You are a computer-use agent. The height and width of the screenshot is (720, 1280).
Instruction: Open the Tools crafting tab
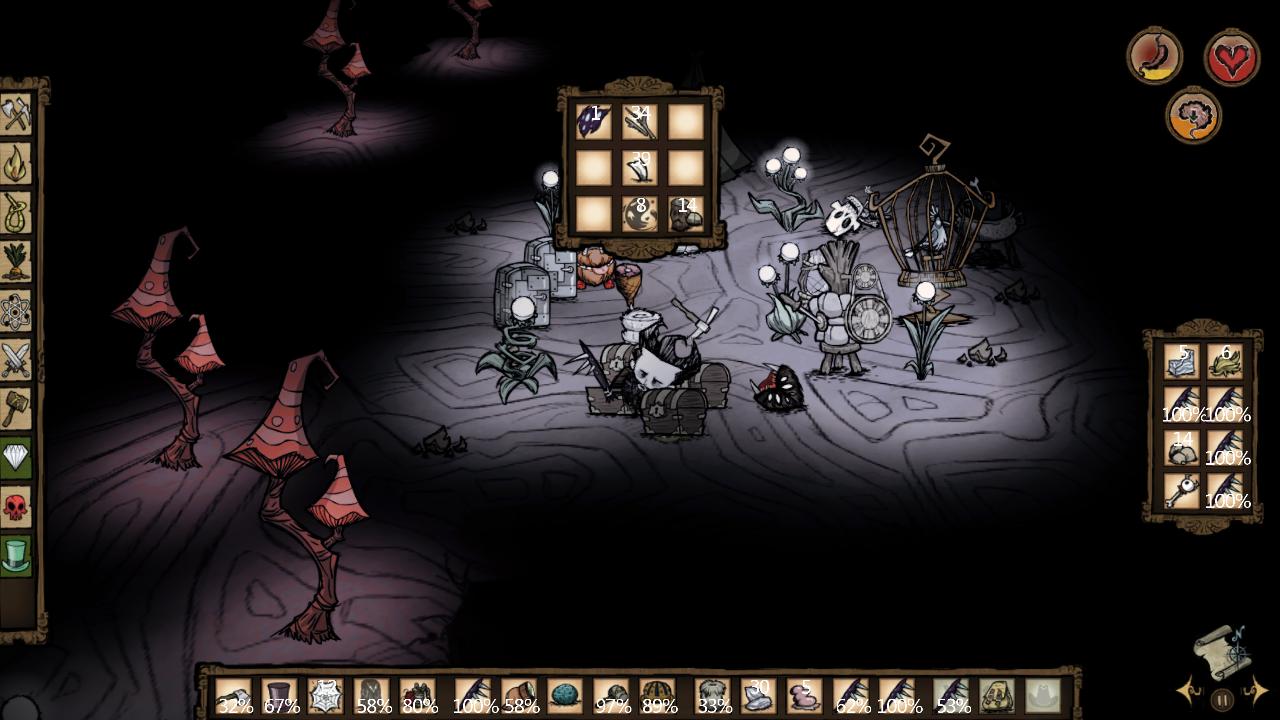[17, 114]
